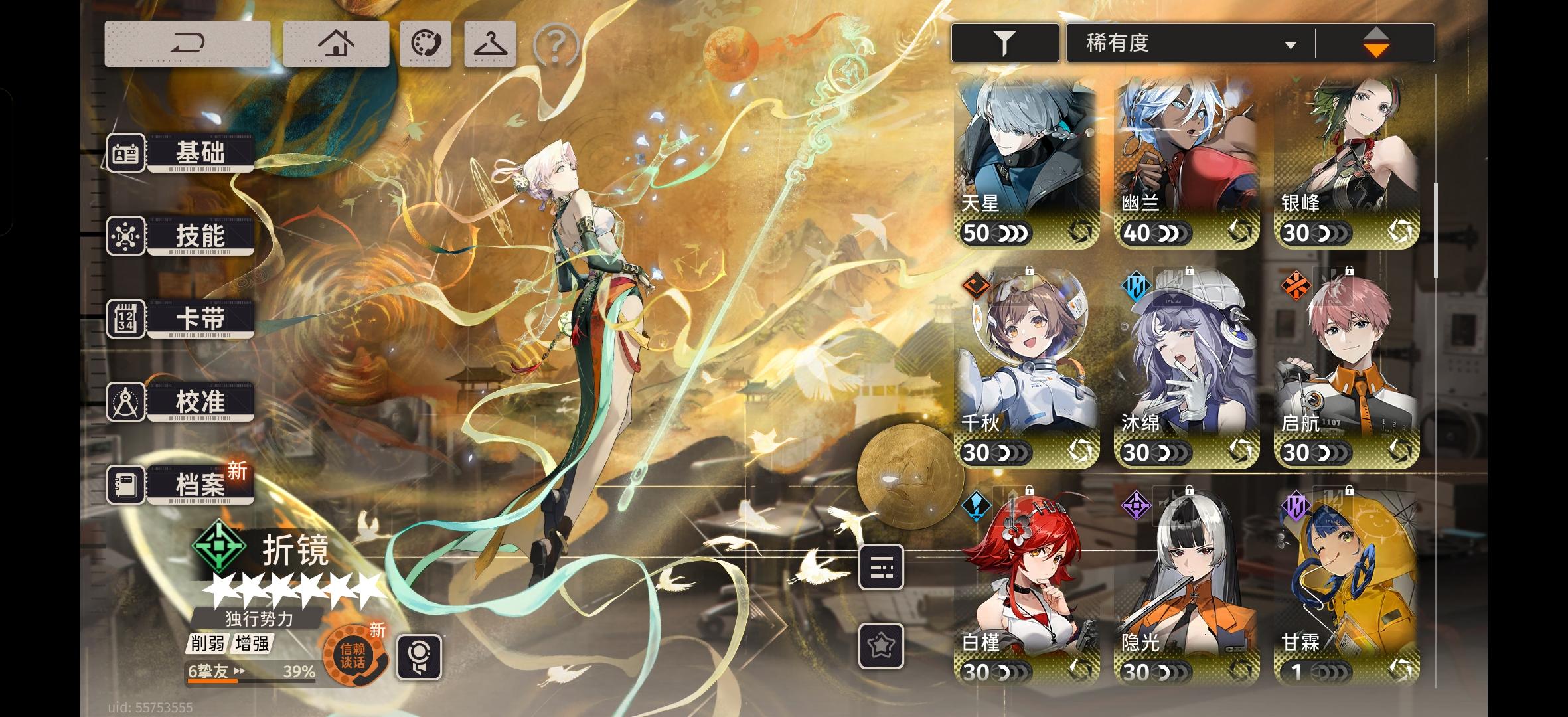
Task: Open the filter funnel icon
Action: (1004, 41)
